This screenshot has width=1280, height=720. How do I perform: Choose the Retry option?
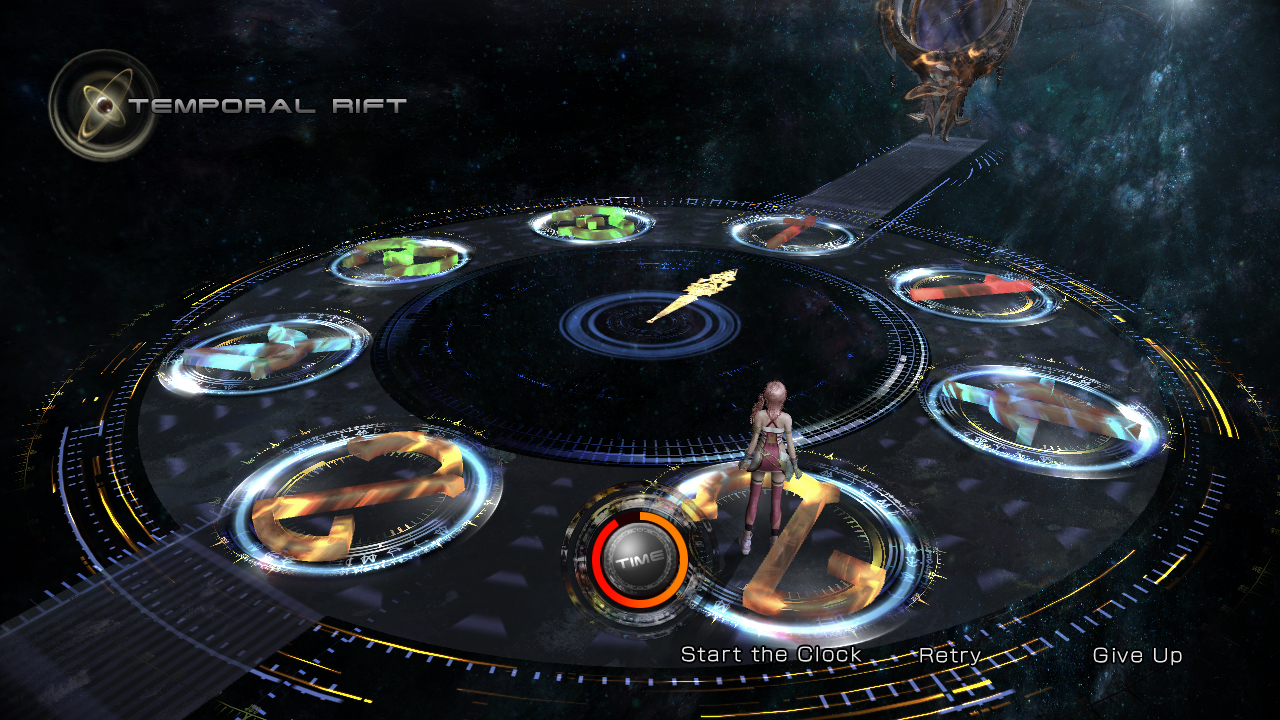click(x=949, y=656)
